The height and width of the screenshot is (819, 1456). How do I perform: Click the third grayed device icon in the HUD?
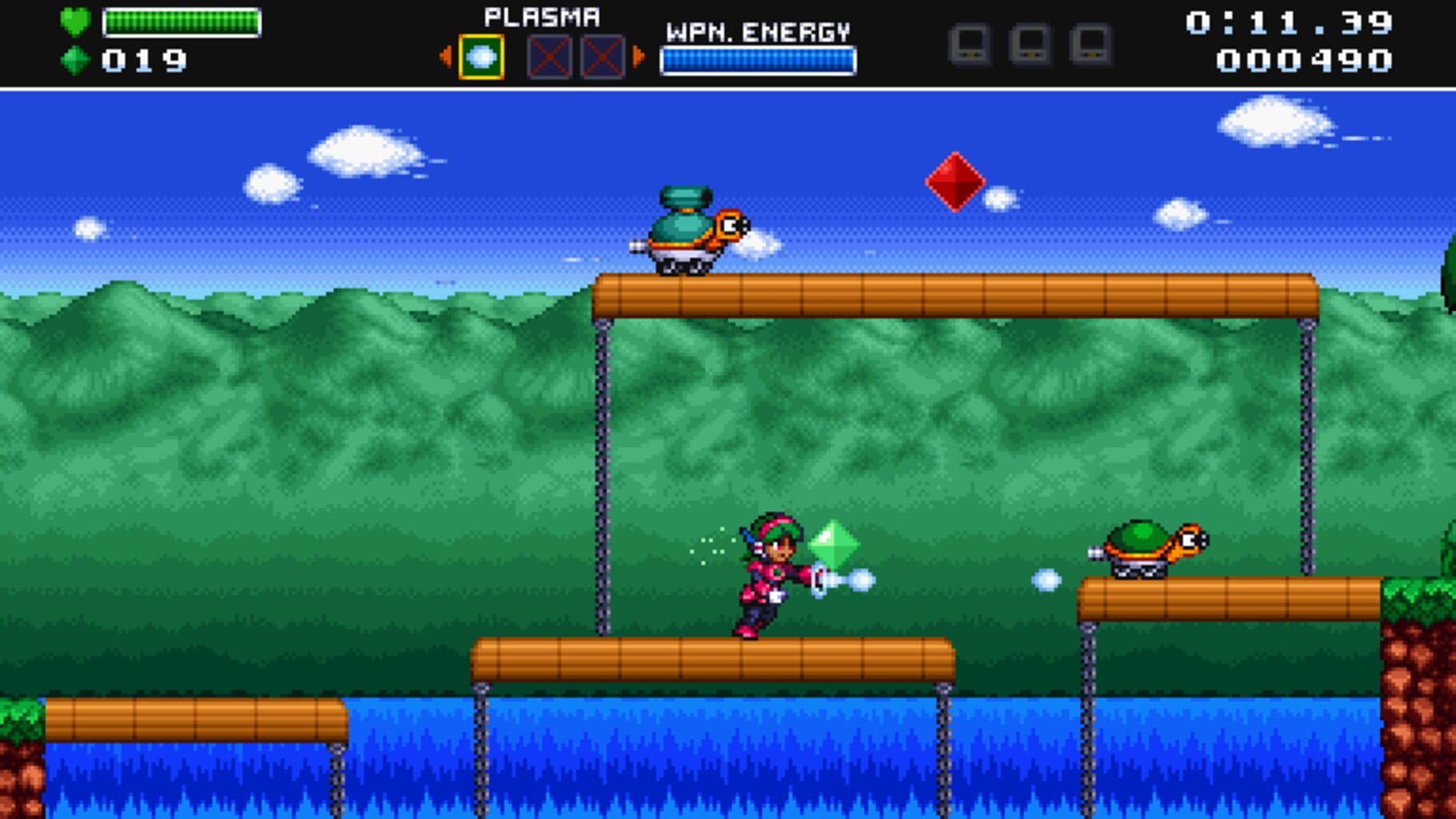[1090, 46]
